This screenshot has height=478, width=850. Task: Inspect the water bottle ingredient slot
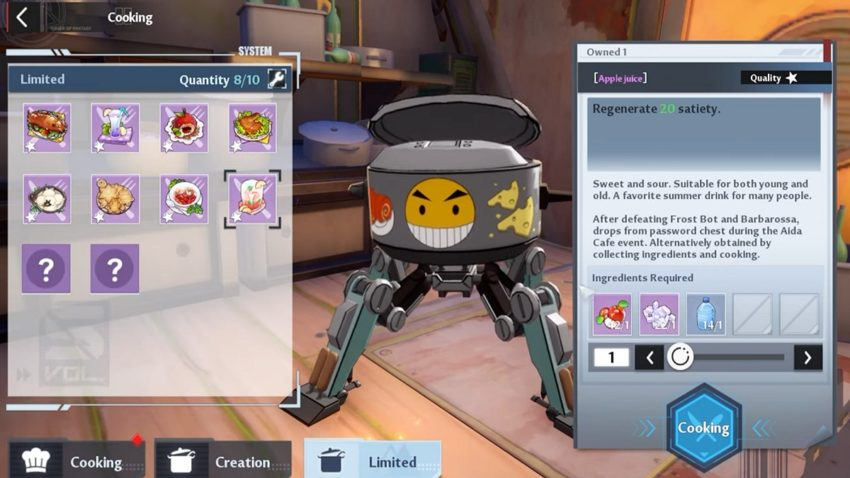[x=706, y=314]
